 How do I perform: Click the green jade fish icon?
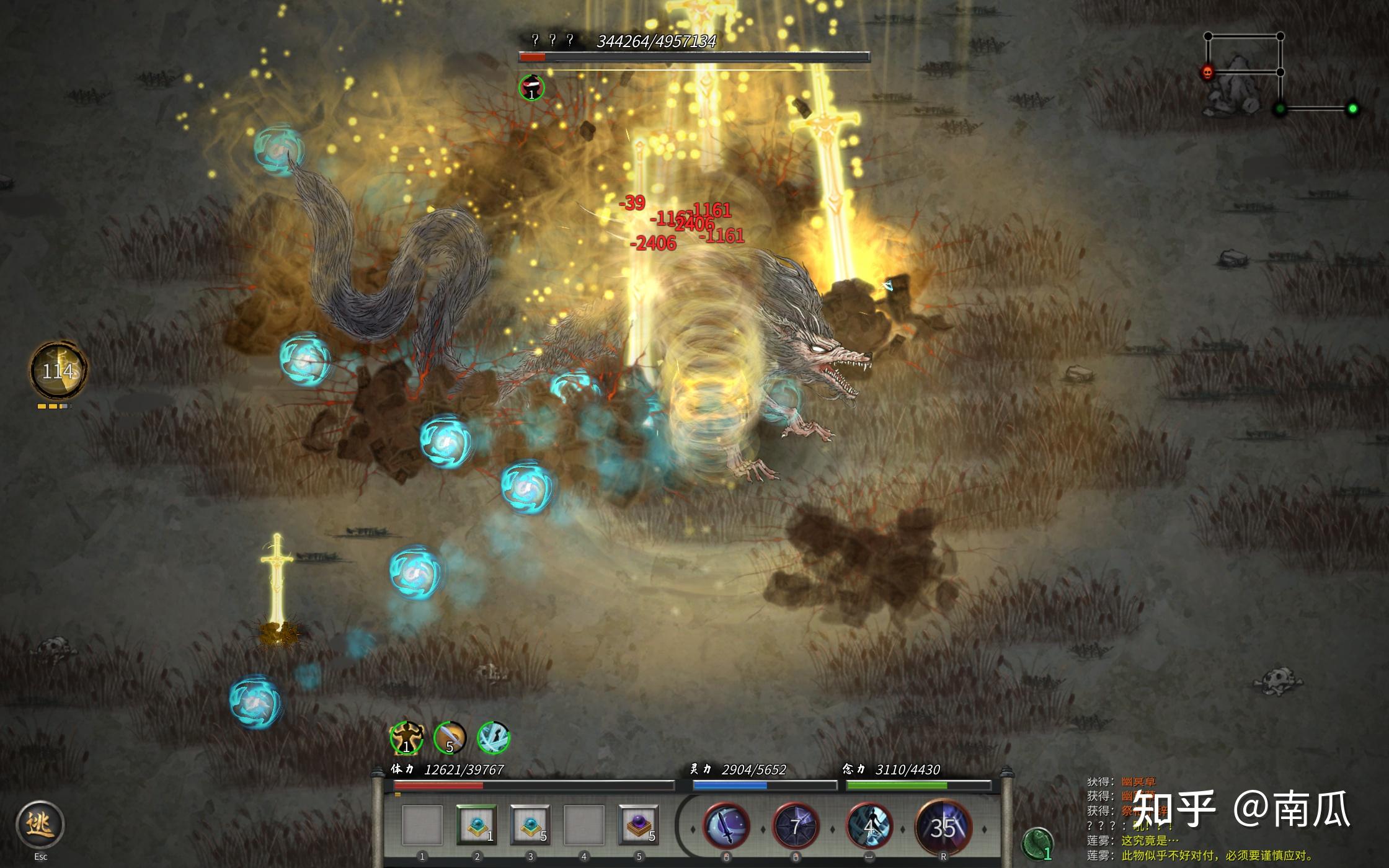(x=1037, y=844)
